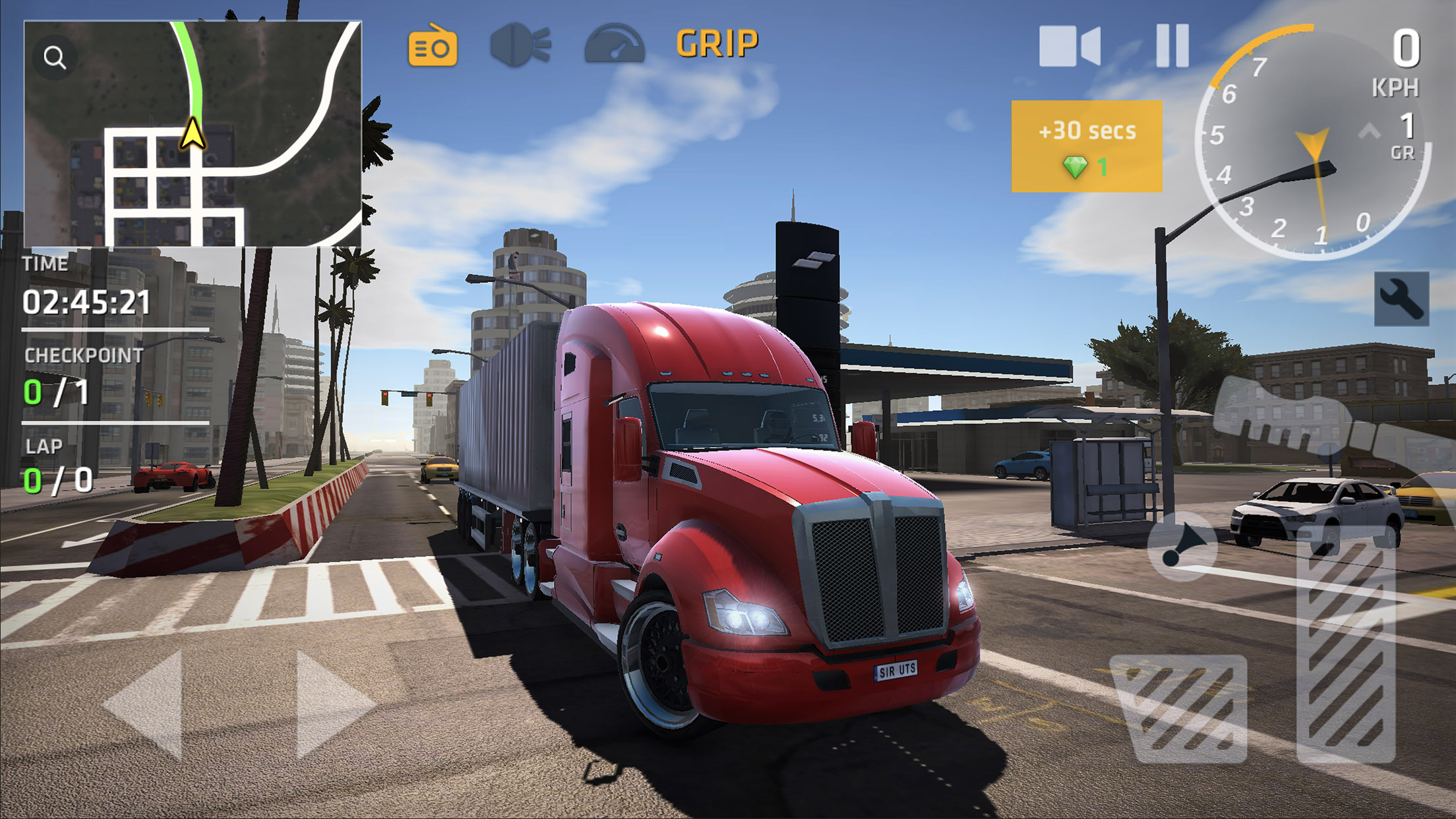Buy +30 secs with a gem

[1088, 148]
